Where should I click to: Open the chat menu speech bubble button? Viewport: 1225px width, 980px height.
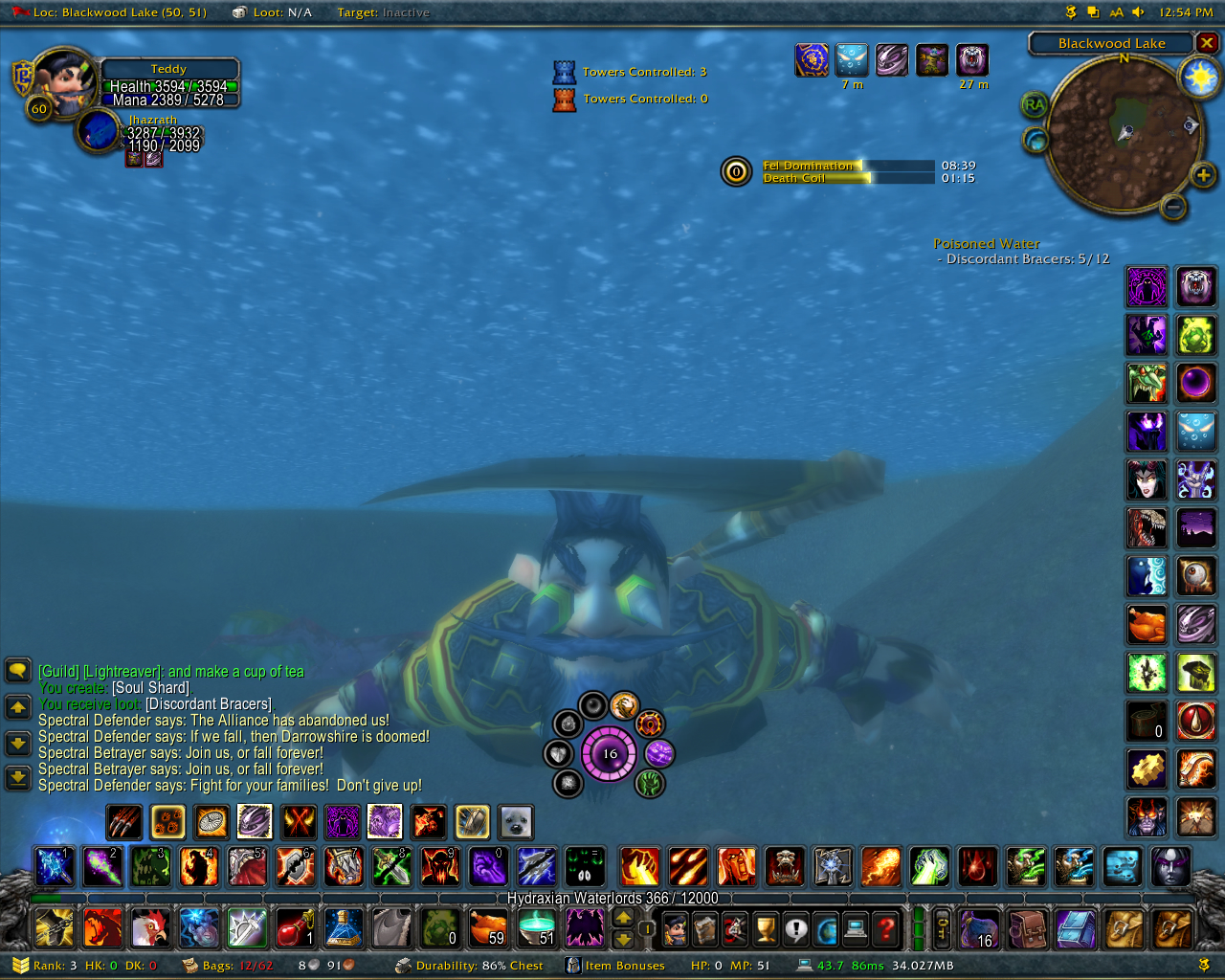tap(18, 670)
